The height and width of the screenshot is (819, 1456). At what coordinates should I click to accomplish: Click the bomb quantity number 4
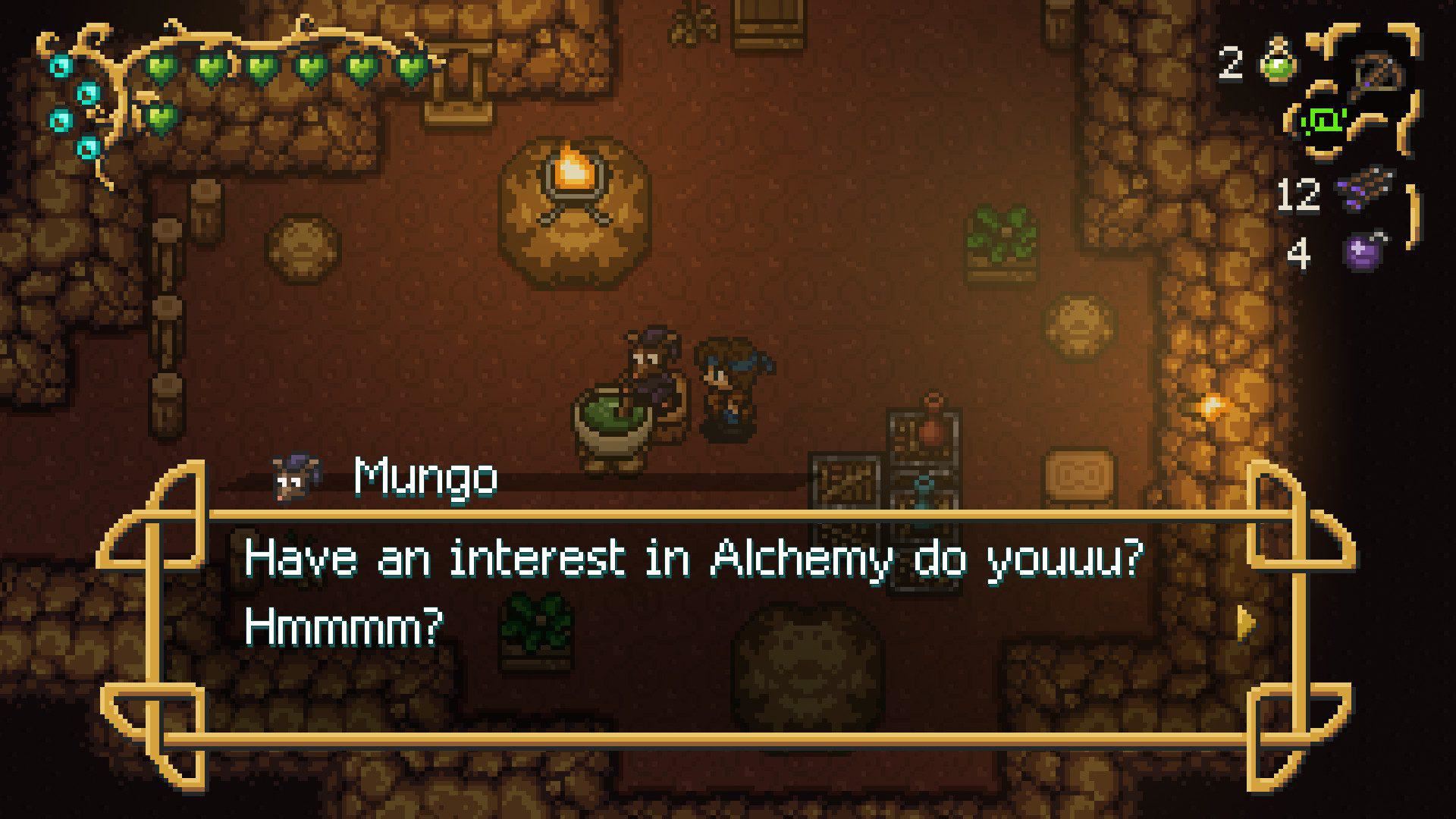click(x=1298, y=253)
